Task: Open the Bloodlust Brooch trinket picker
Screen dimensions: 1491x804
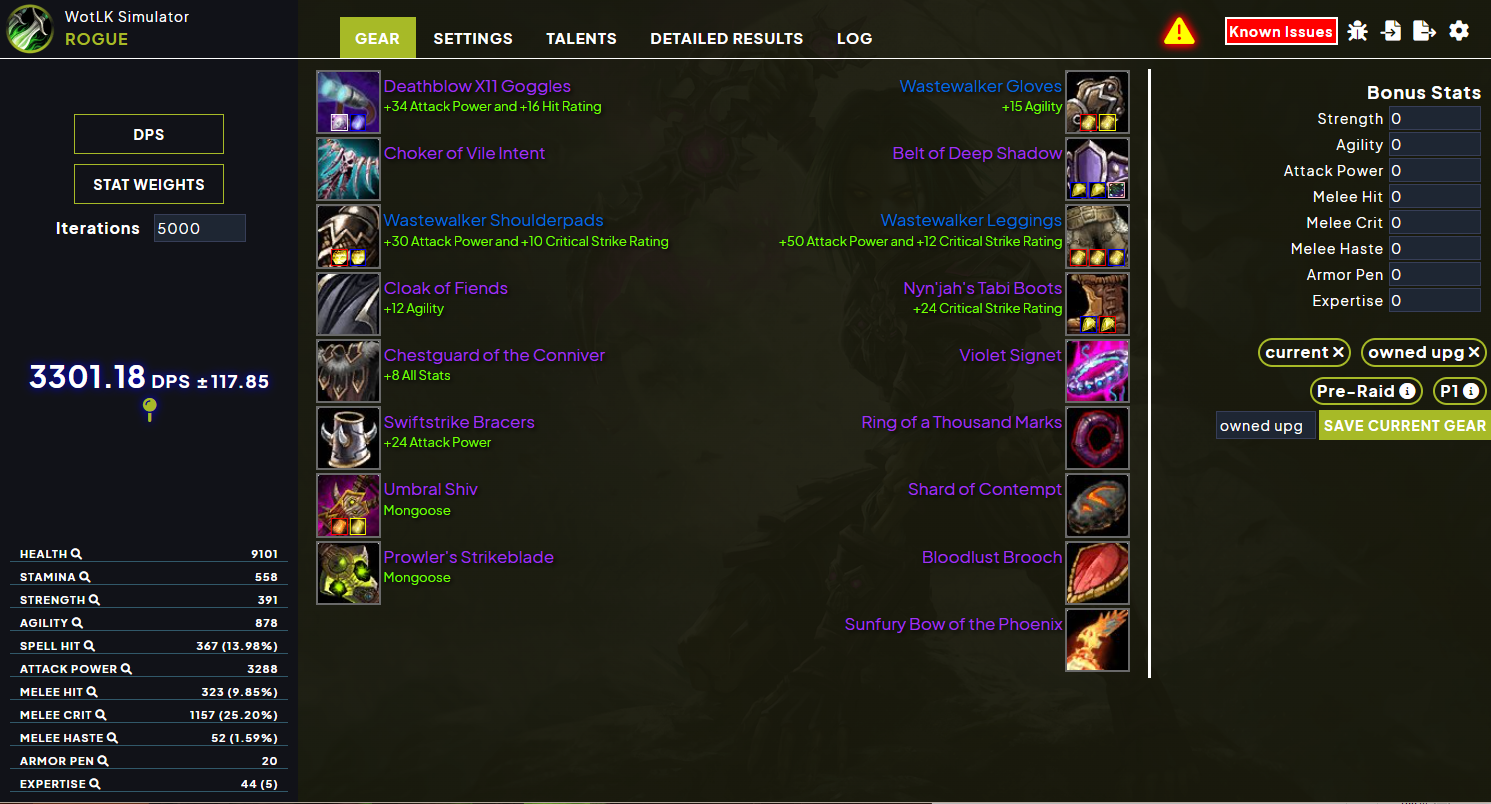Action: point(1097,572)
